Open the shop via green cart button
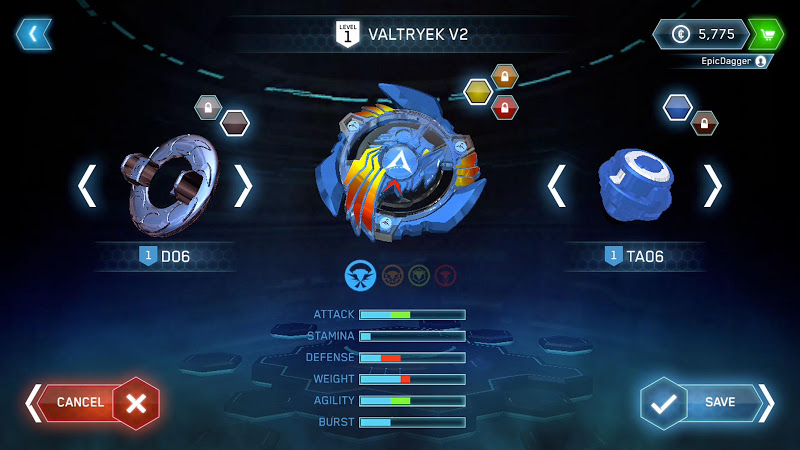 click(765, 34)
